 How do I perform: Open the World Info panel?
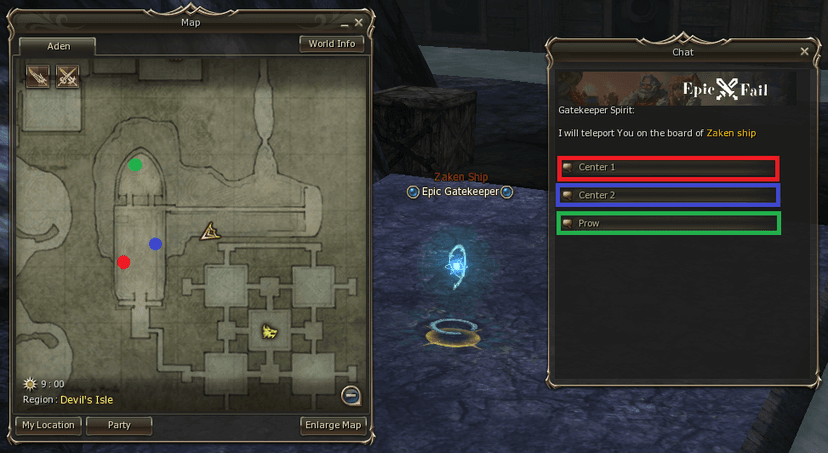pyautogui.click(x=331, y=44)
